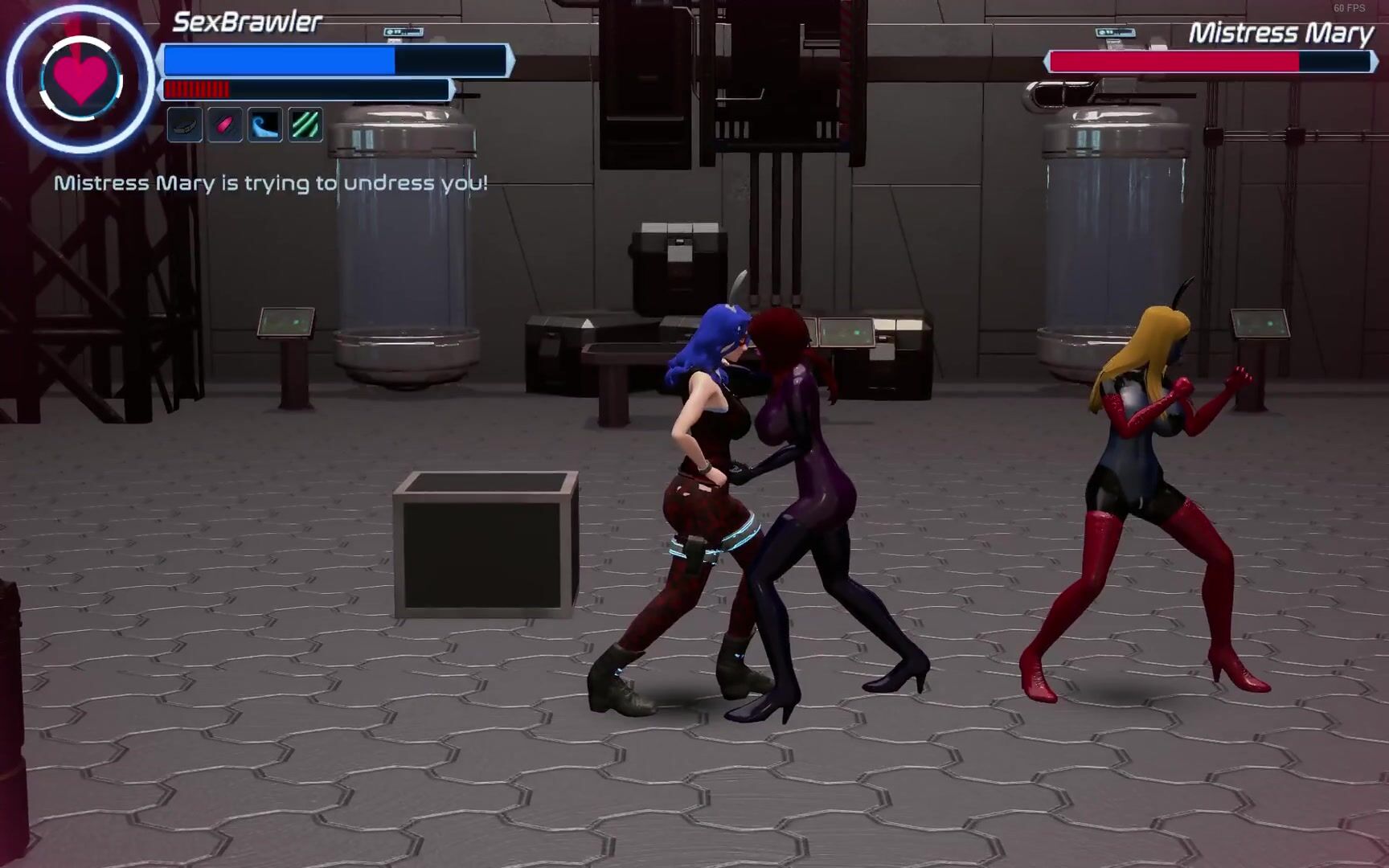The image size is (1389, 868).
Task: Click the dark belt item icon
Action: tap(185, 125)
